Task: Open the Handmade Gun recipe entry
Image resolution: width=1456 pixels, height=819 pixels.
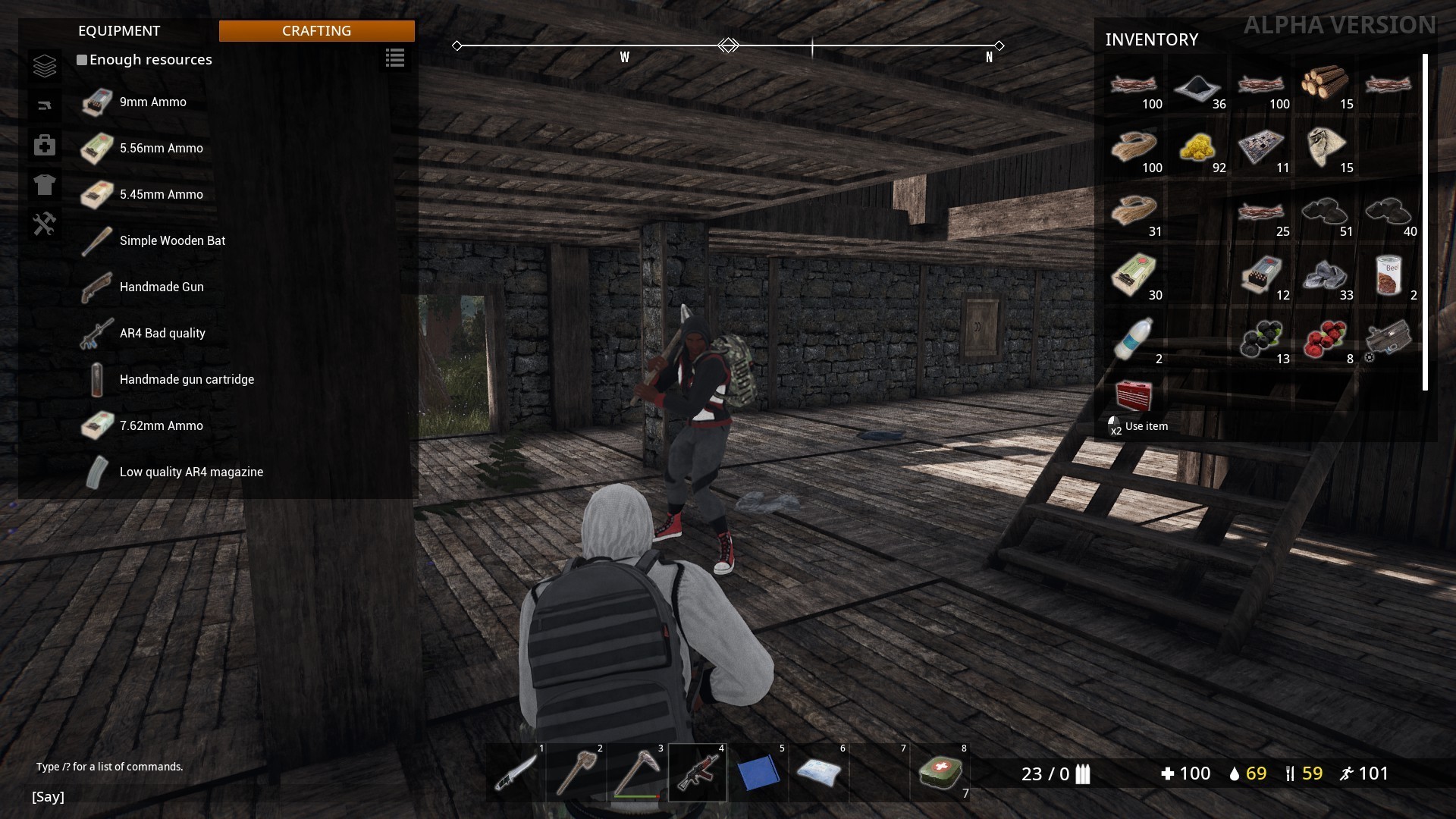Action: (161, 287)
